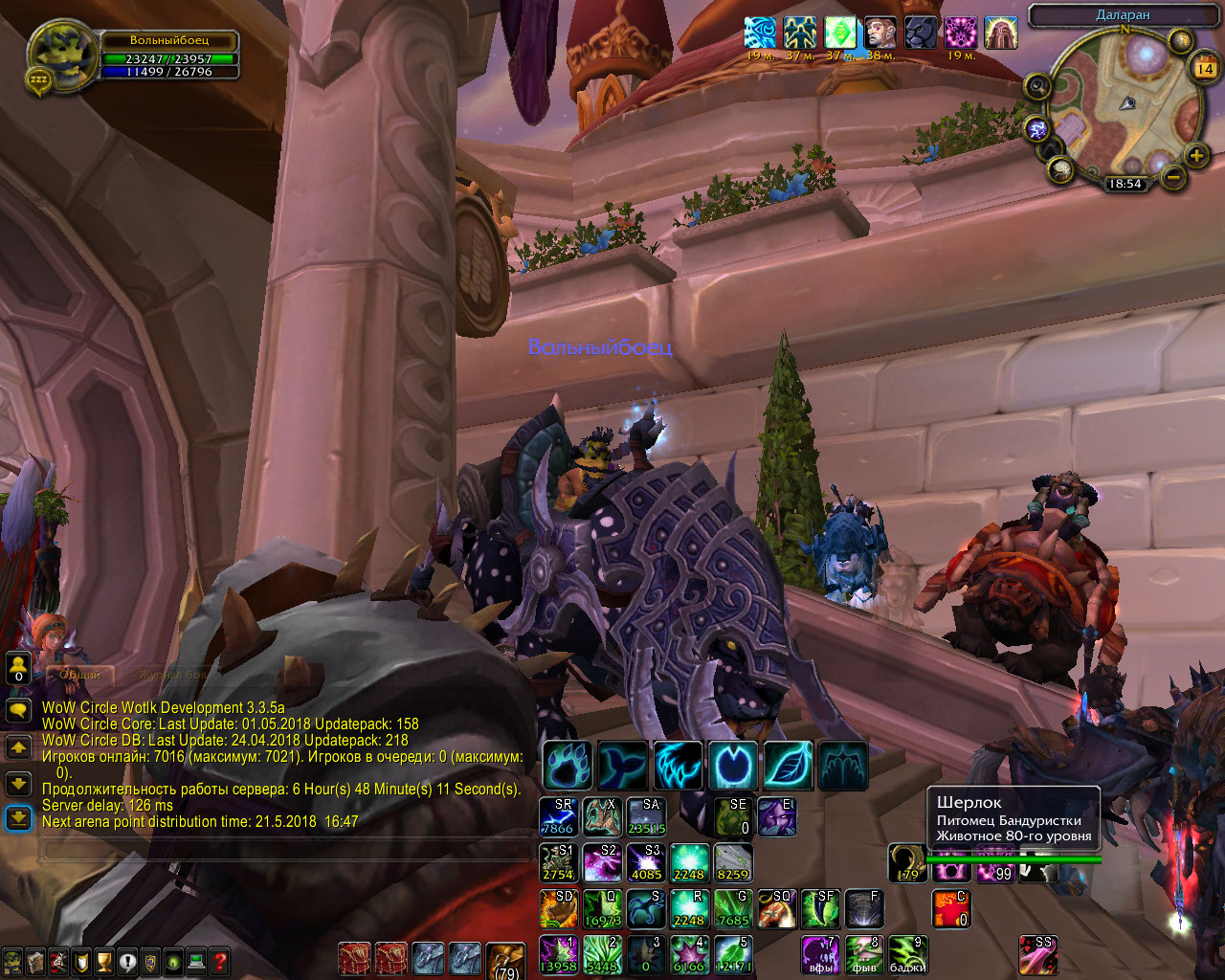Switch to the Общий chat tab
This screenshot has width=1225, height=980.
pyautogui.click(x=80, y=675)
